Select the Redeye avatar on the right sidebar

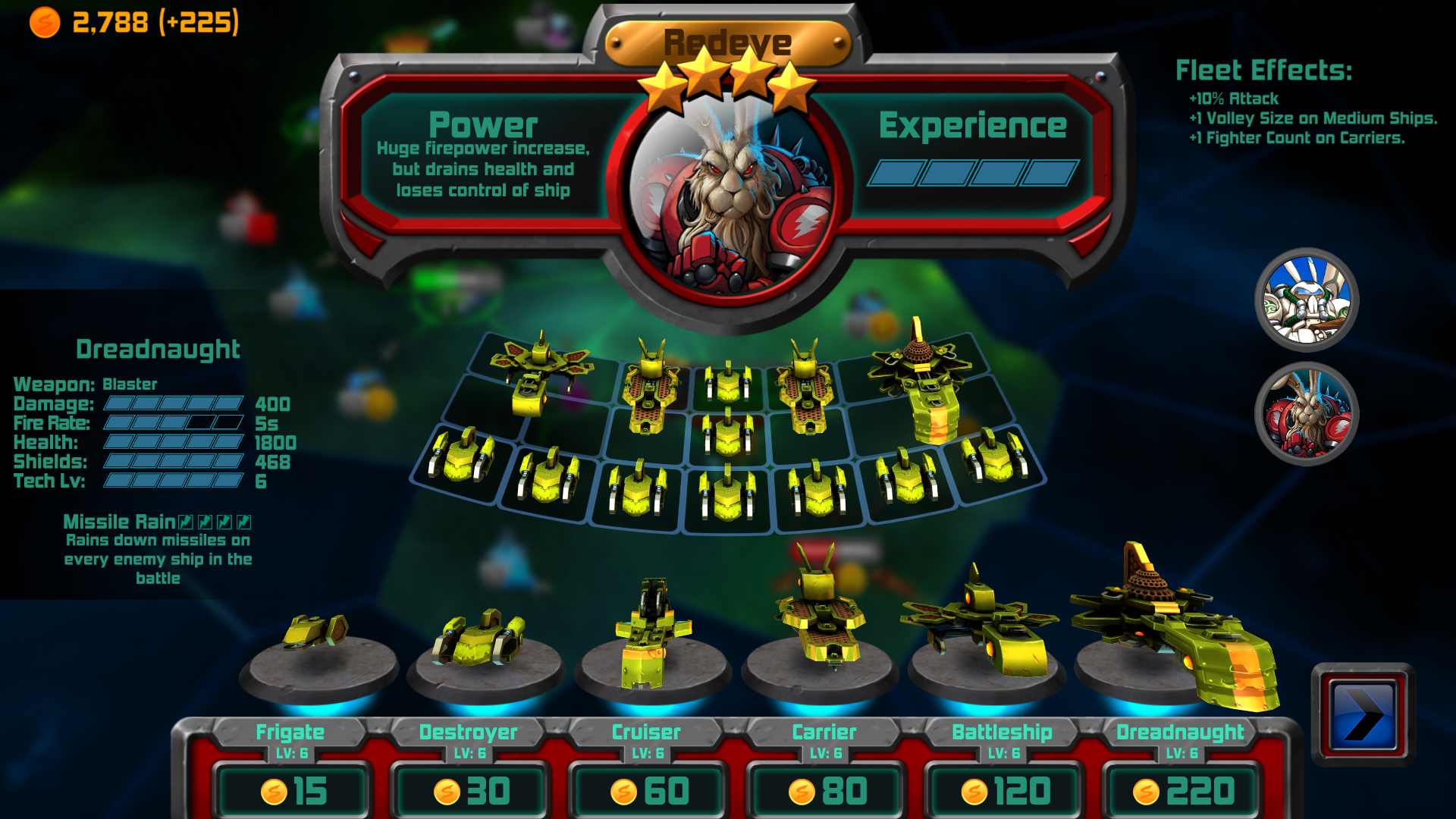coord(1307,410)
